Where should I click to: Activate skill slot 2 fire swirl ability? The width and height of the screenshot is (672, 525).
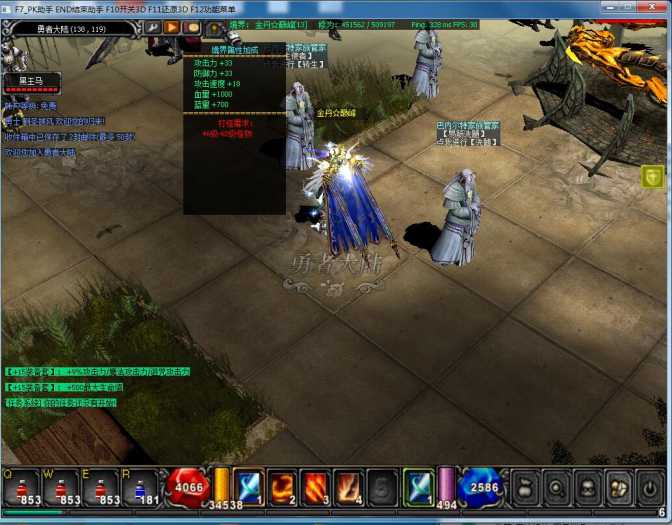click(282, 486)
